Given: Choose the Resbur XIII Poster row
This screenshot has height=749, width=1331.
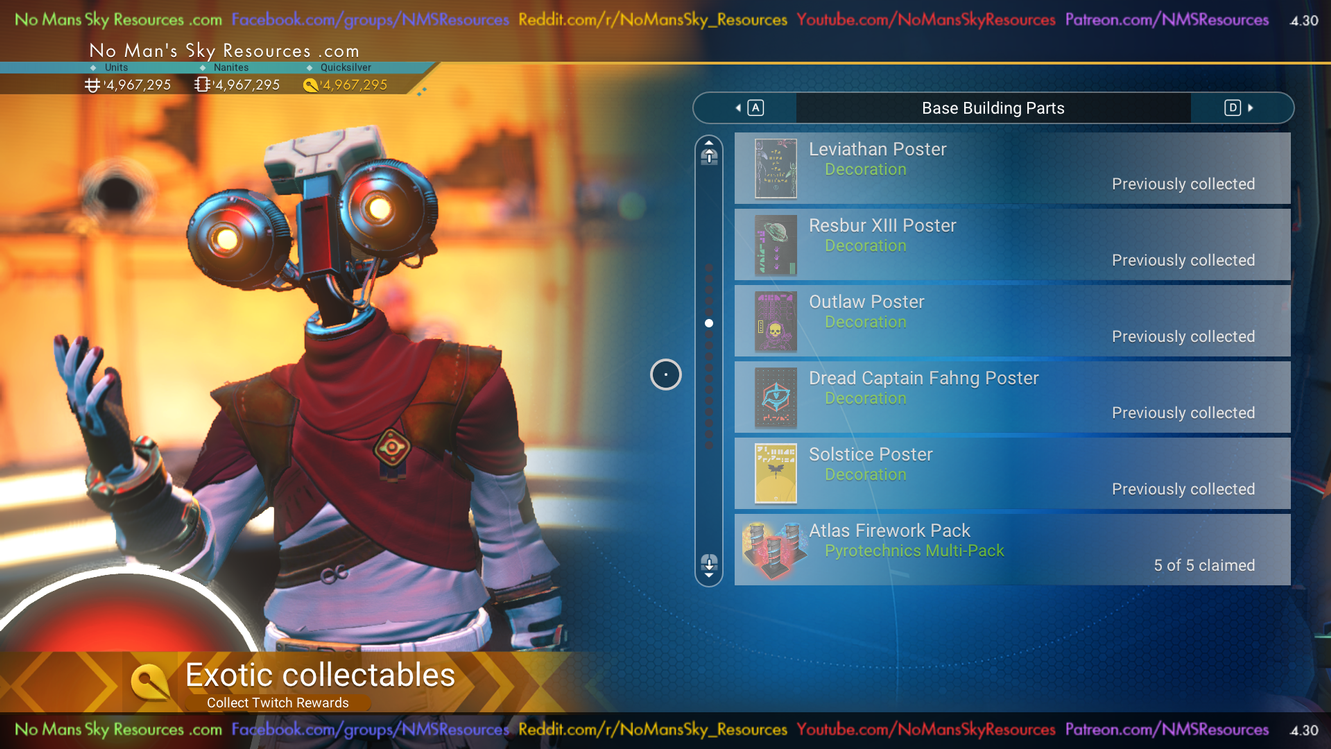Looking at the screenshot, I should [x=1012, y=244].
